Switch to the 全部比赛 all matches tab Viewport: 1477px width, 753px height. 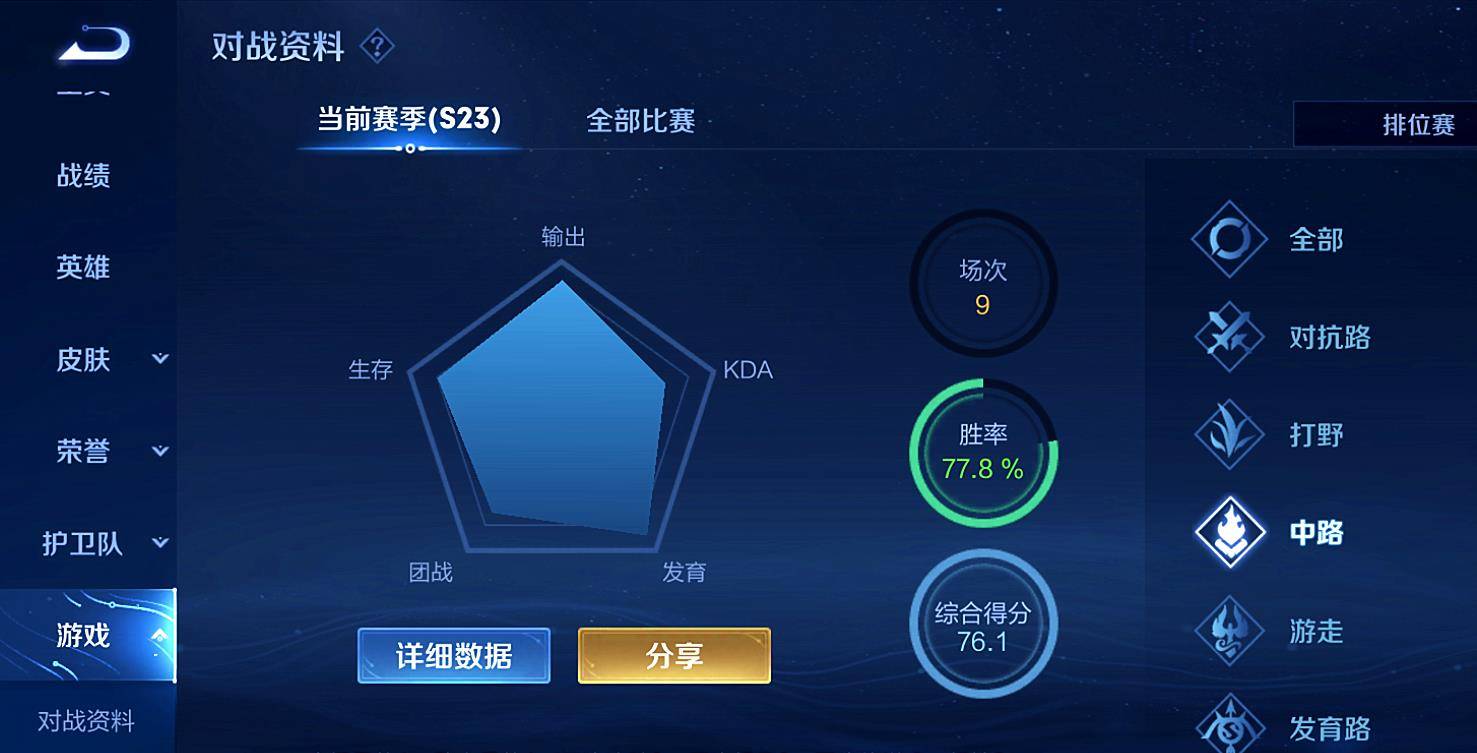640,121
